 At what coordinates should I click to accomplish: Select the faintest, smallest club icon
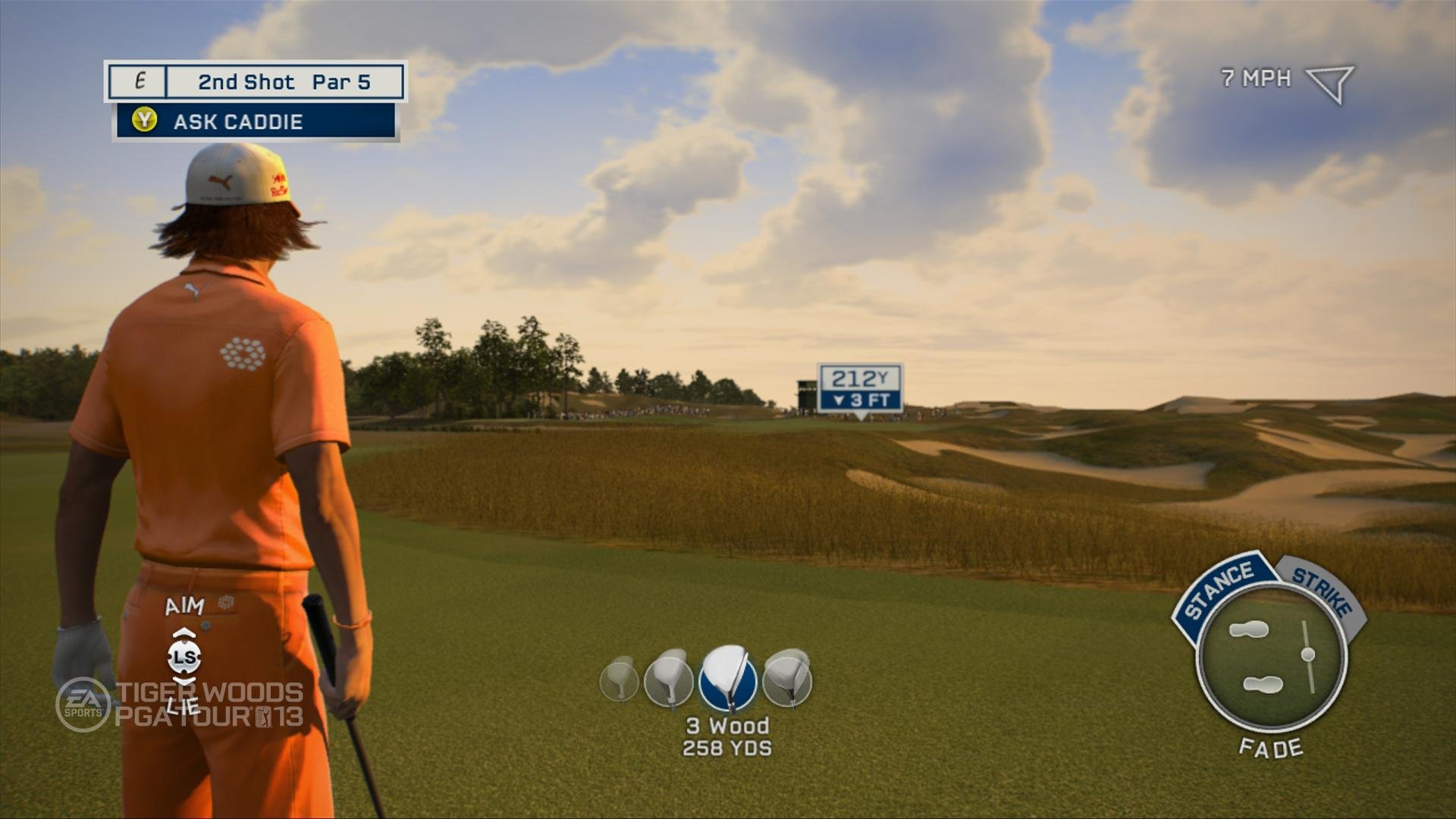619,678
